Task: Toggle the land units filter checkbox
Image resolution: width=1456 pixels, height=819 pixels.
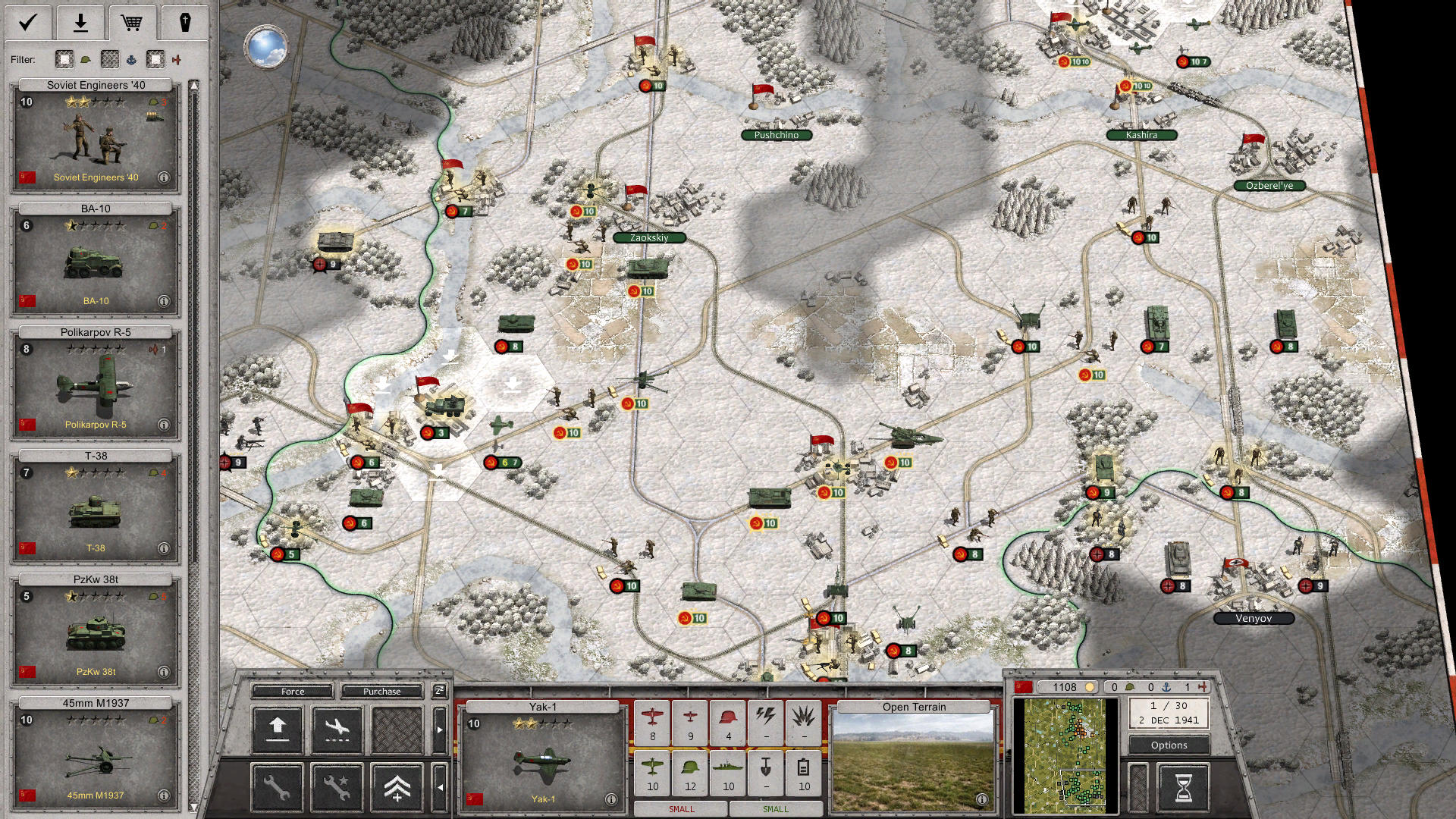Action: pyautogui.click(x=64, y=59)
